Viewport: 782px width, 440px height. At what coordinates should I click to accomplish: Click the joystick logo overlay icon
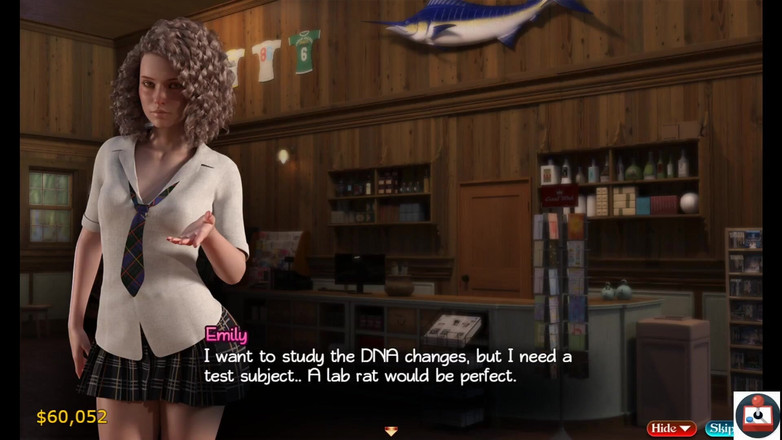pos(757,415)
